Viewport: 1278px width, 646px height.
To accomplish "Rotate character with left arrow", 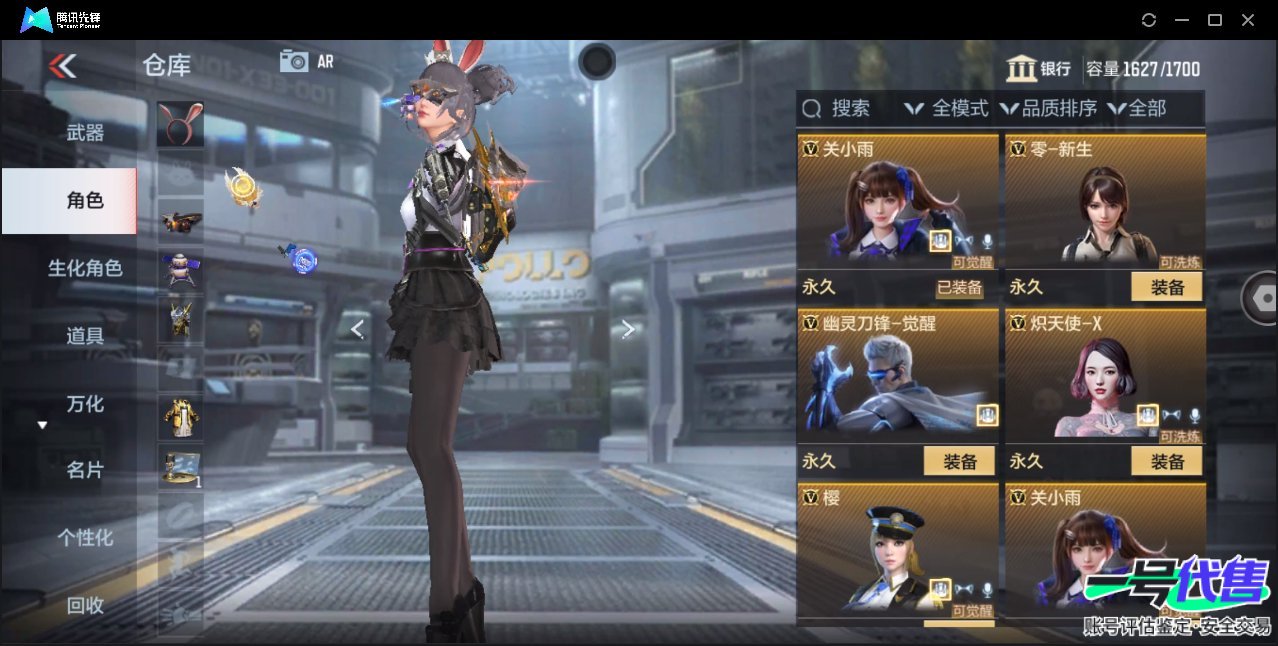I will coord(357,329).
